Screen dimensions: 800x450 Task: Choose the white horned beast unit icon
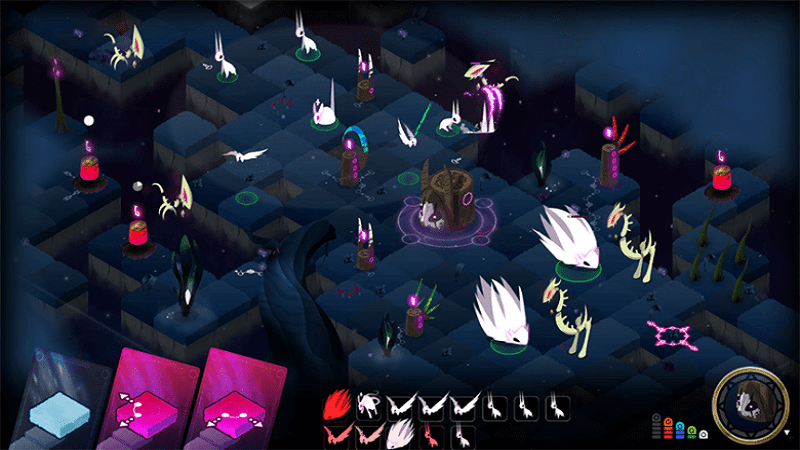point(367,405)
